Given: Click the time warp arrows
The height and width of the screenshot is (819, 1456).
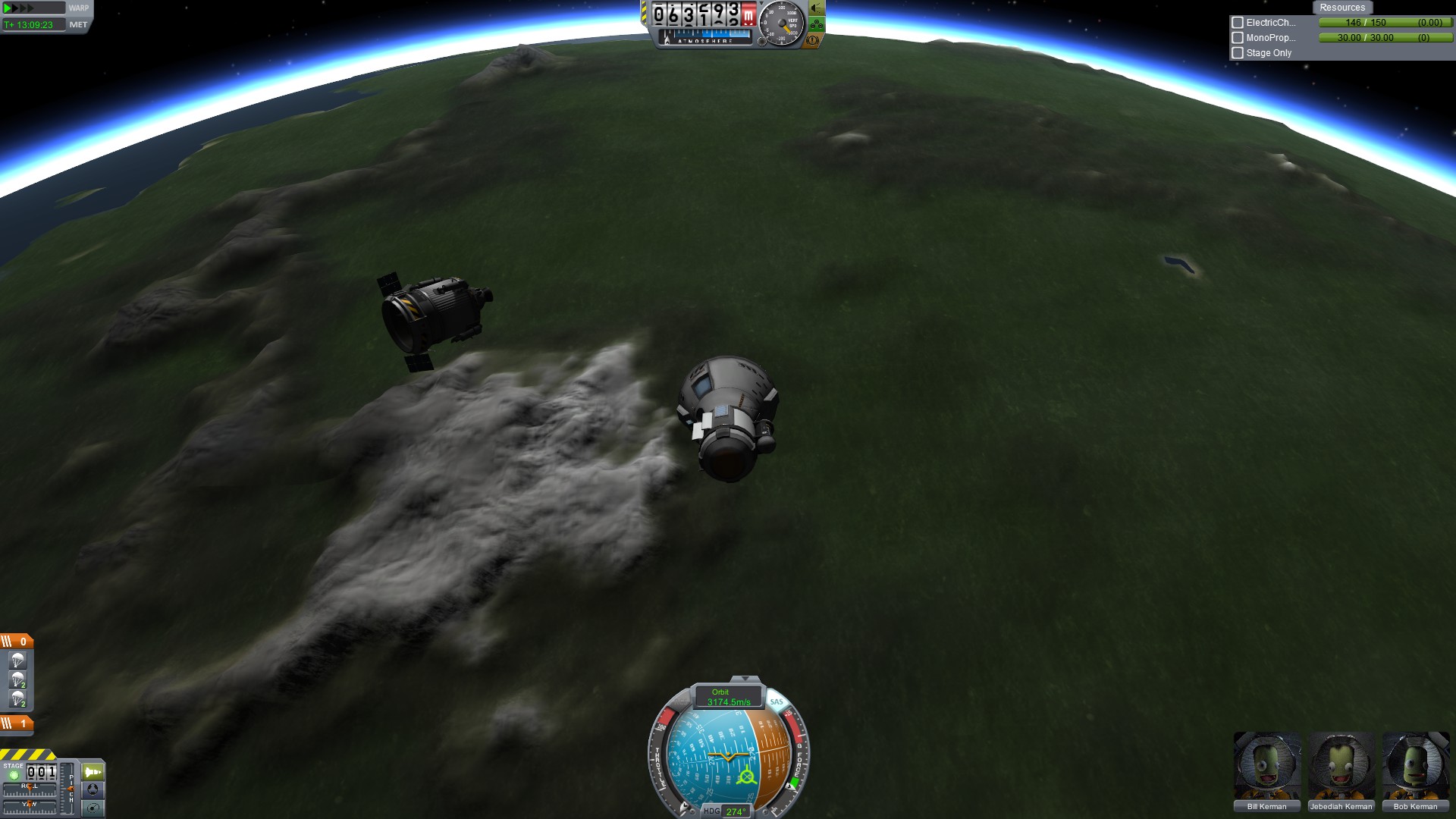Looking at the screenshot, I should (19, 8).
